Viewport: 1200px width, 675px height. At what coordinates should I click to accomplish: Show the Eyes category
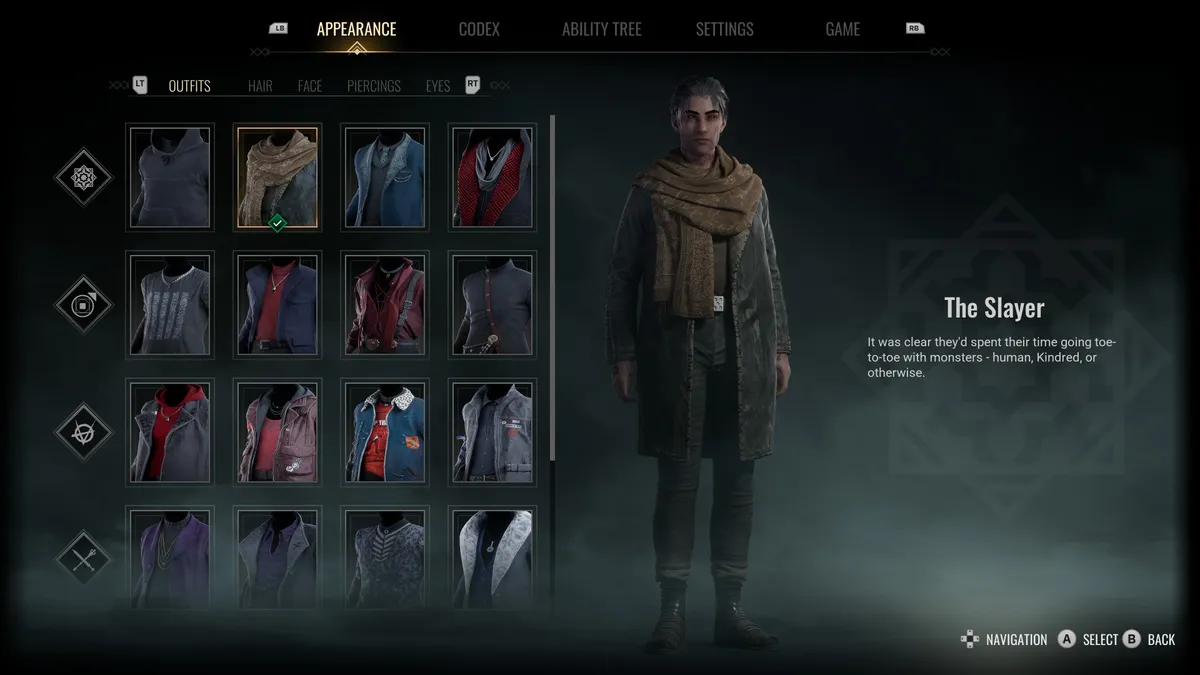tap(438, 86)
